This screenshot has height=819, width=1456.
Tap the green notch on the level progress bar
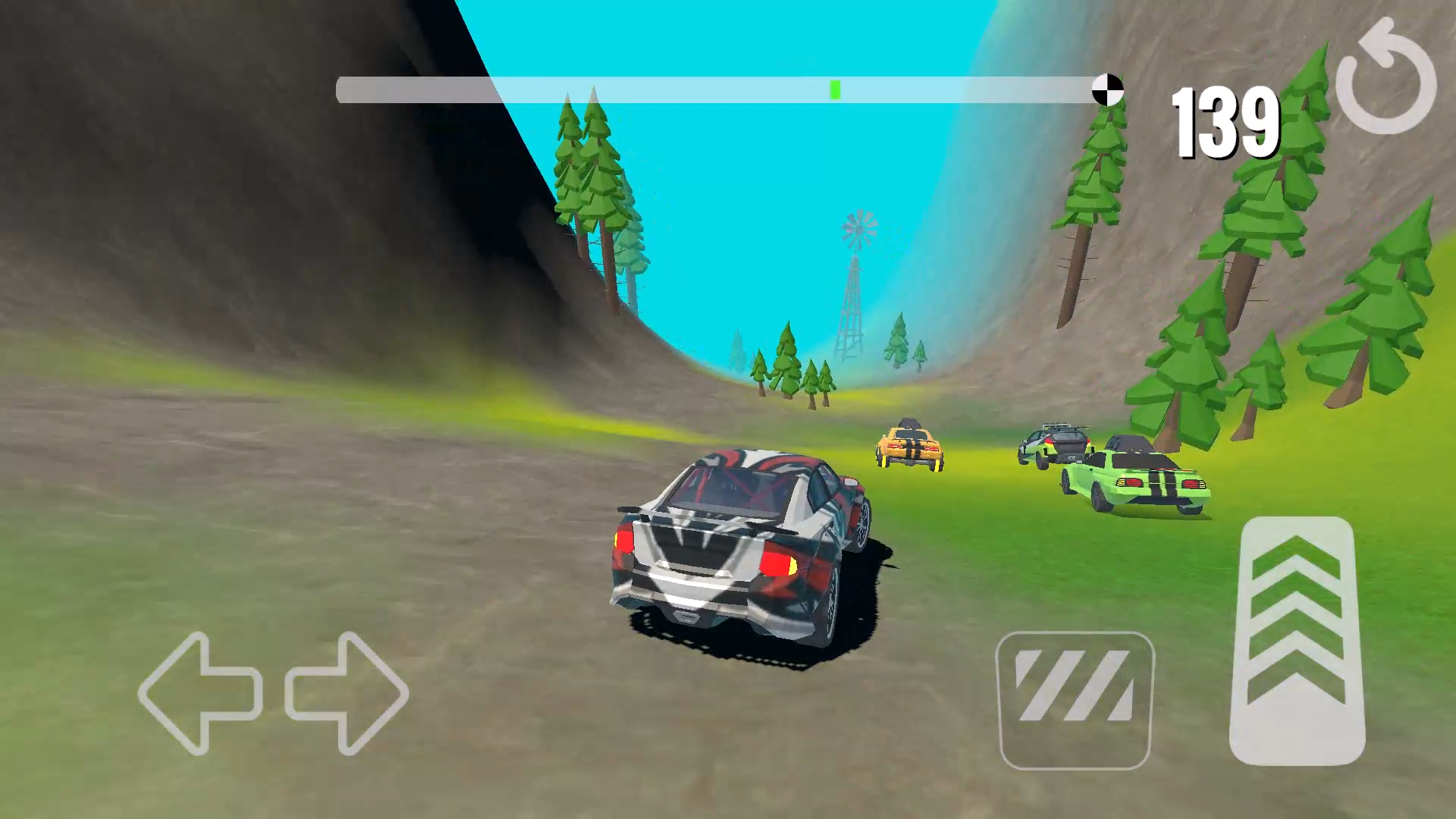(835, 89)
